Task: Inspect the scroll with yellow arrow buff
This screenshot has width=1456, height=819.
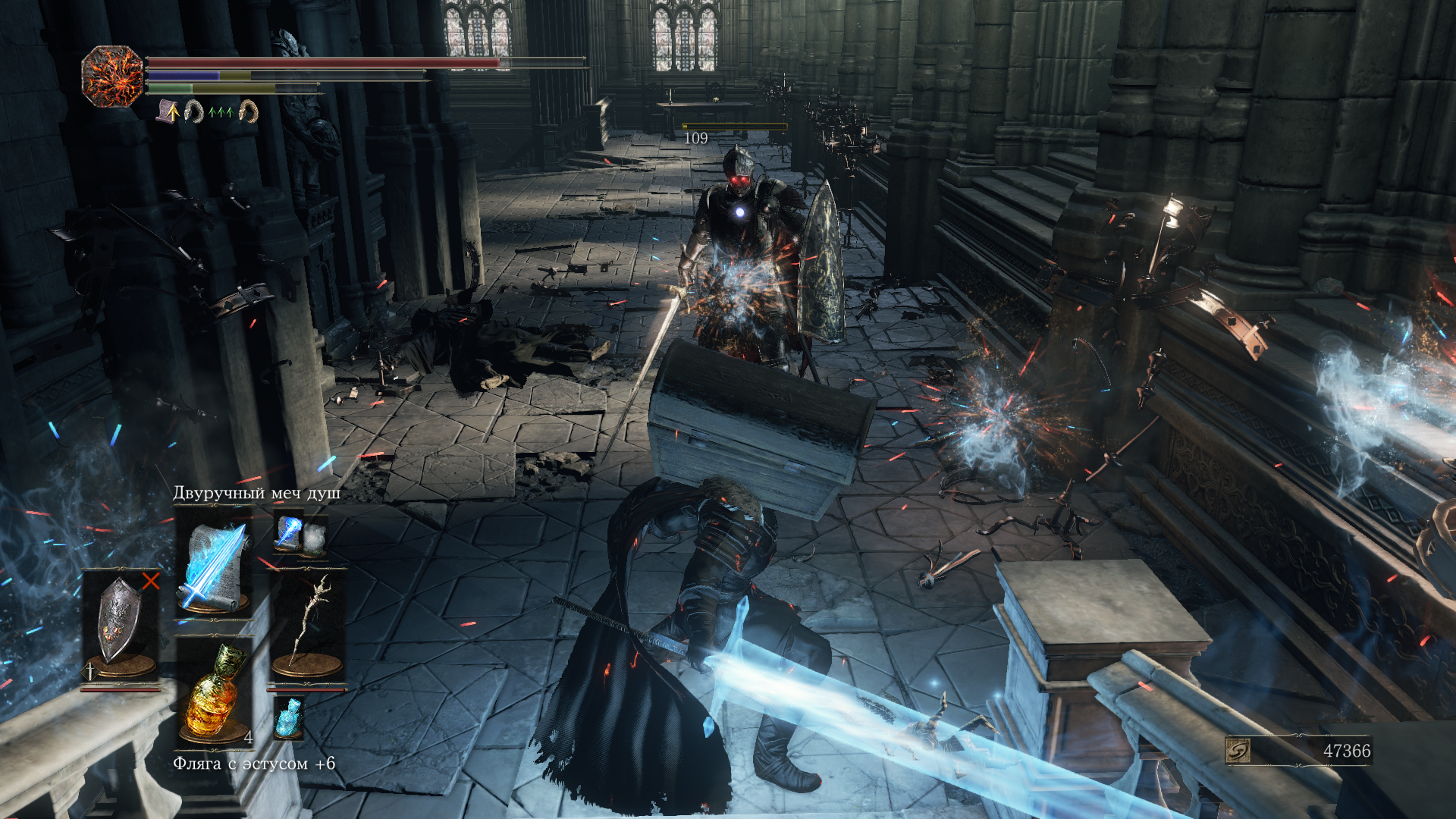Action: point(168,112)
